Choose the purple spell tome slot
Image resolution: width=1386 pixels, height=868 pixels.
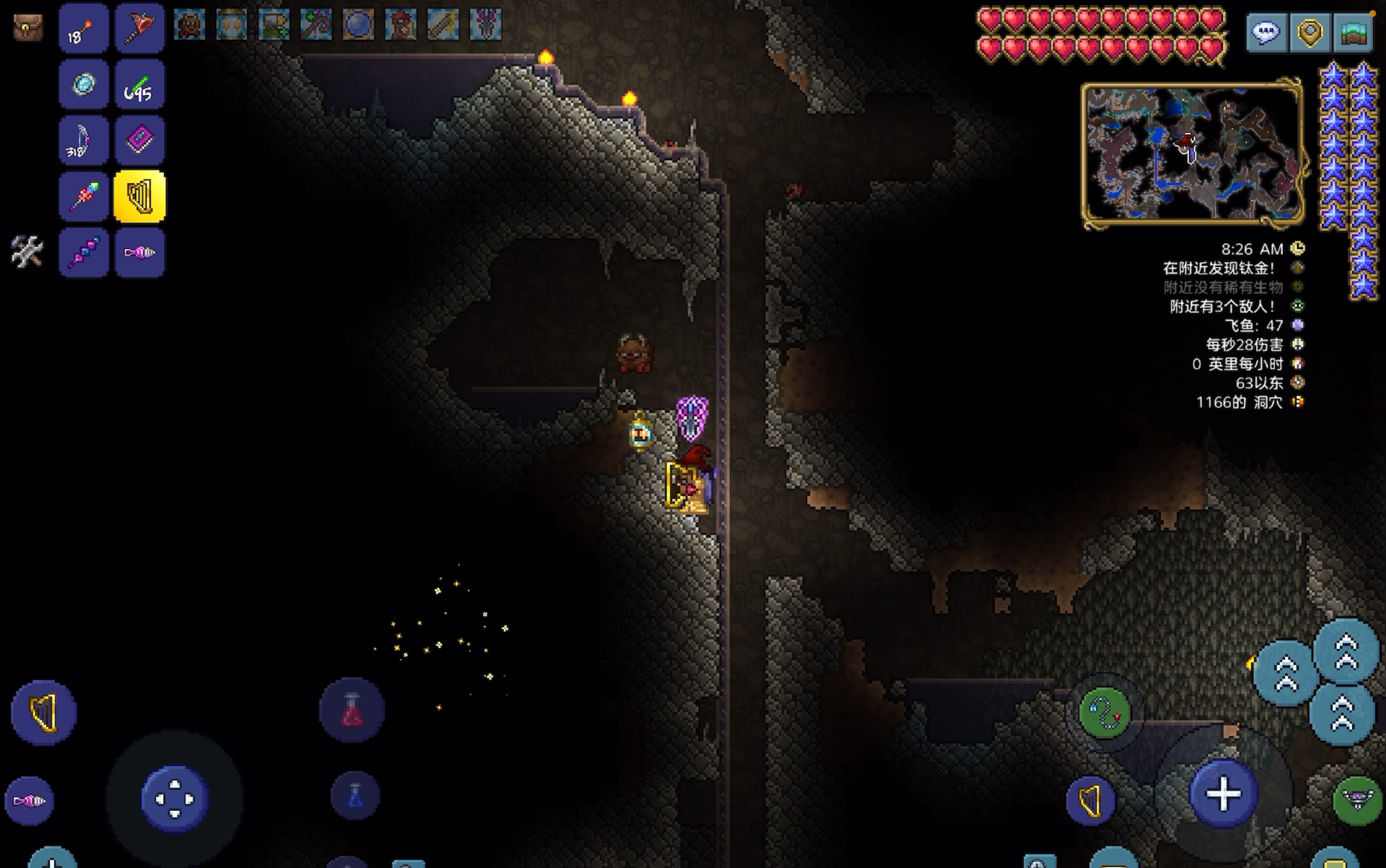coord(139,141)
